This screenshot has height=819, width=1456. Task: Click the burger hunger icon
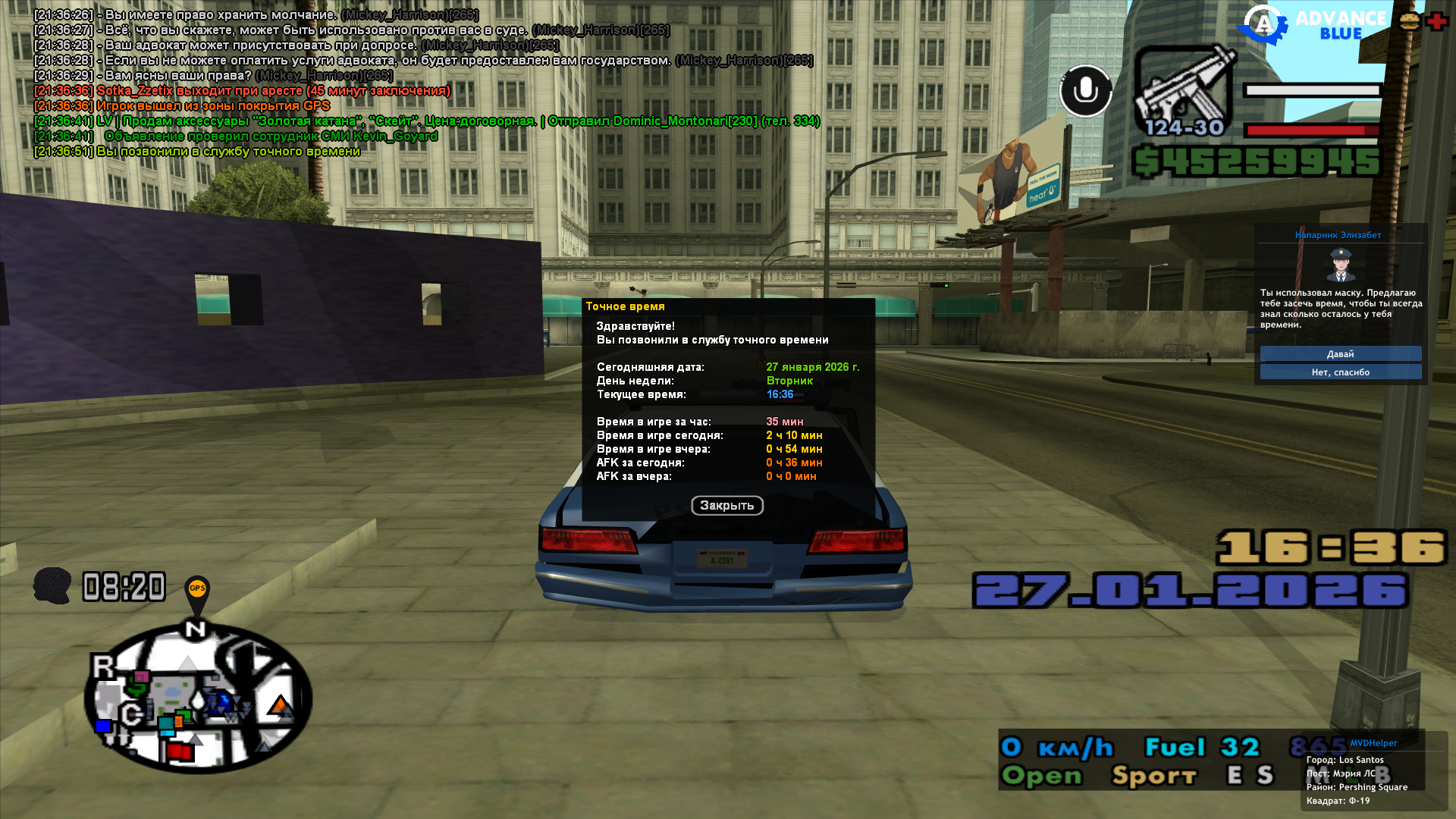pyautogui.click(x=1409, y=21)
